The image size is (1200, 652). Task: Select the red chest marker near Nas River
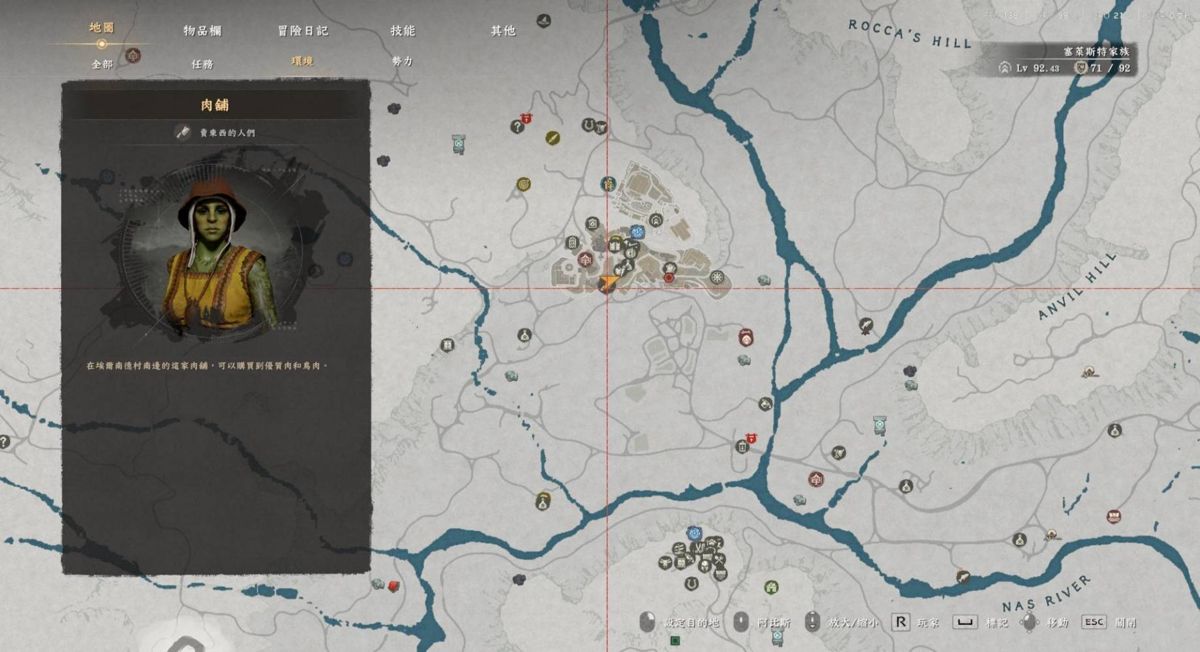[1113, 517]
